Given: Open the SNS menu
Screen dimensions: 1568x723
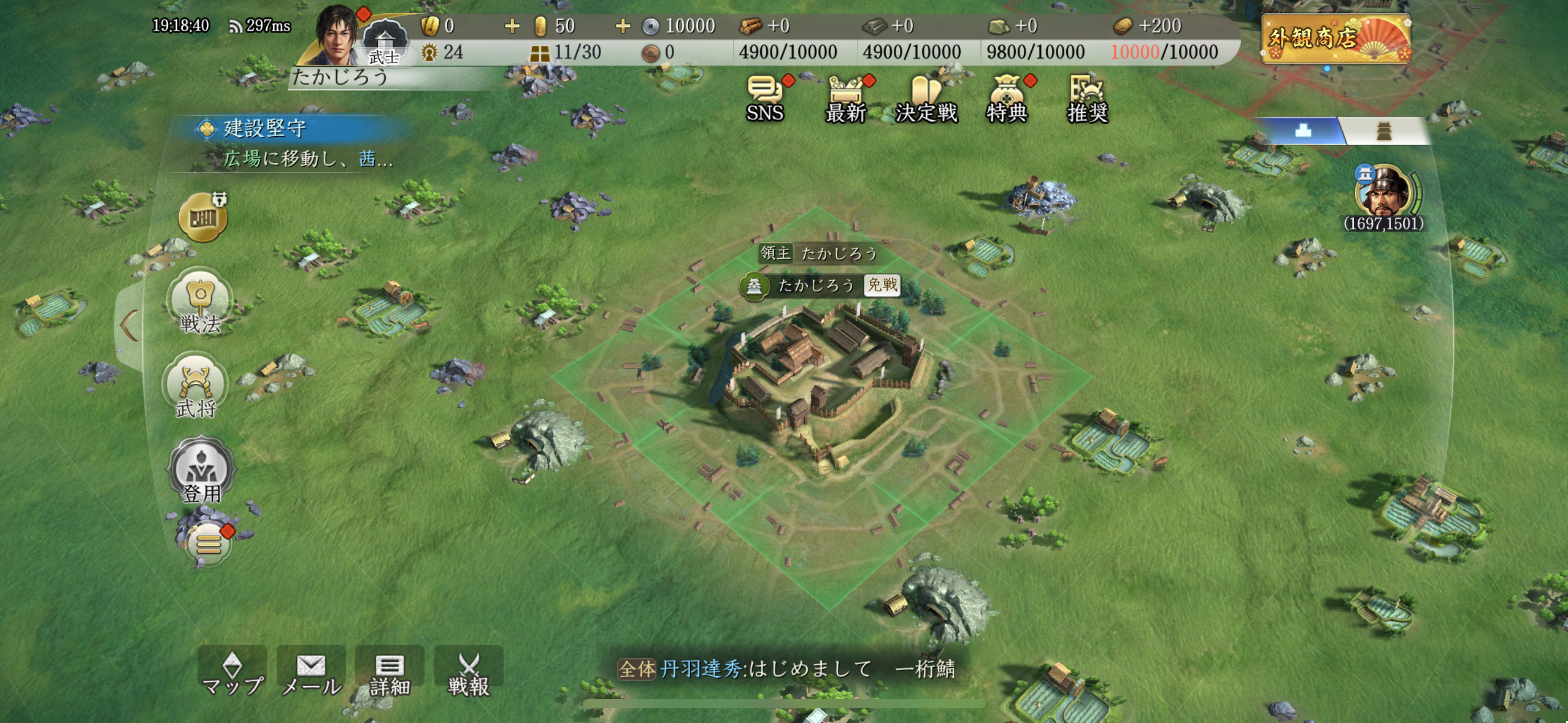Looking at the screenshot, I should pyautogui.click(x=765, y=98).
